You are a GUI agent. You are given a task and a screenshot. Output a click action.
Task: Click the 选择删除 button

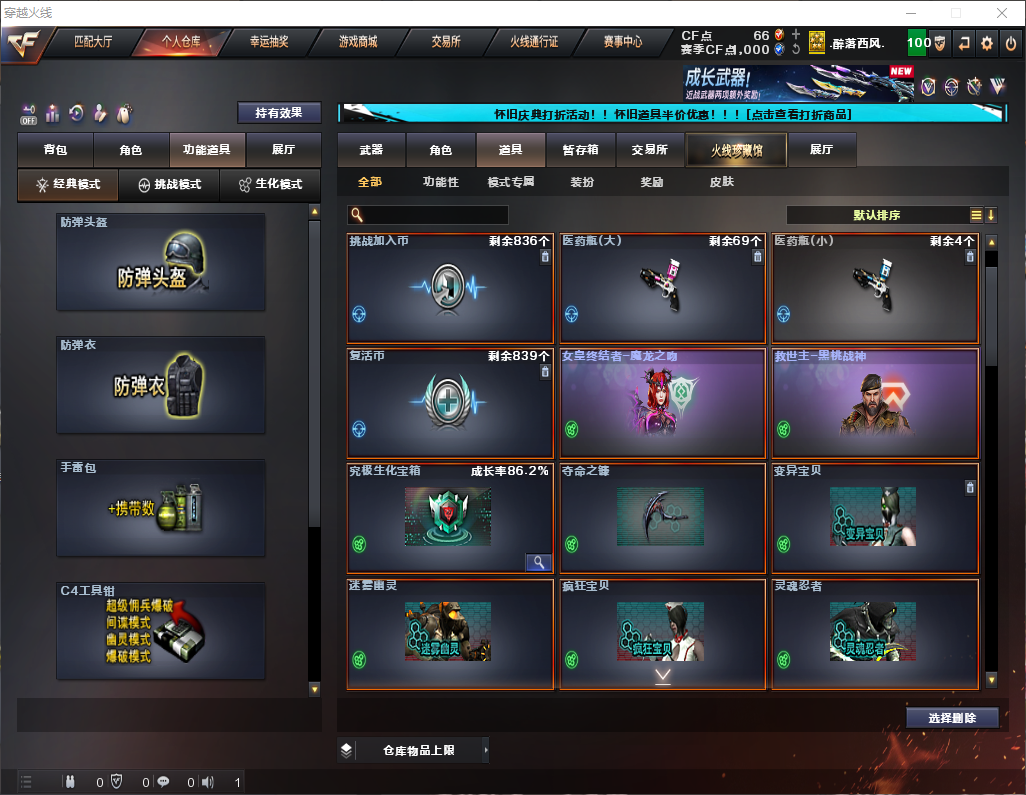[x=952, y=718]
